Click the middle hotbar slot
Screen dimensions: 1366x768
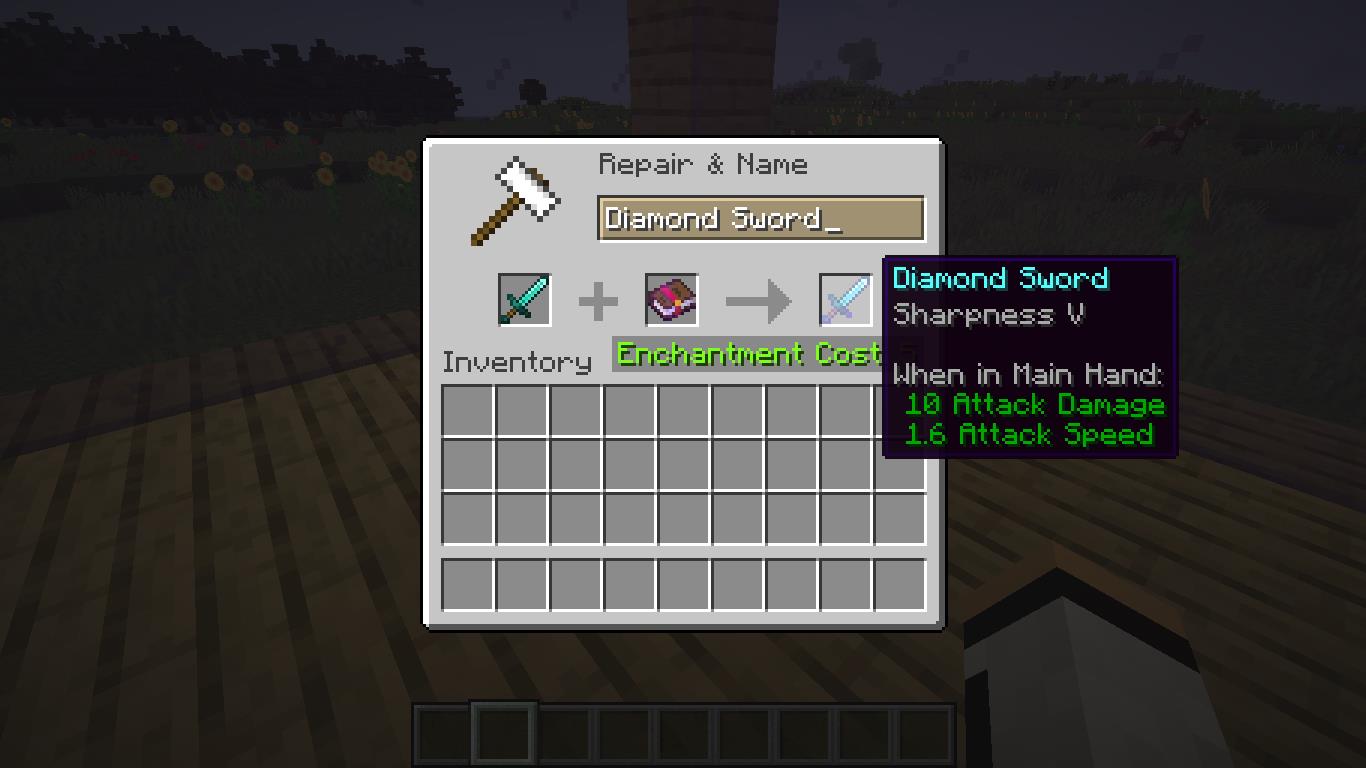click(683, 734)
